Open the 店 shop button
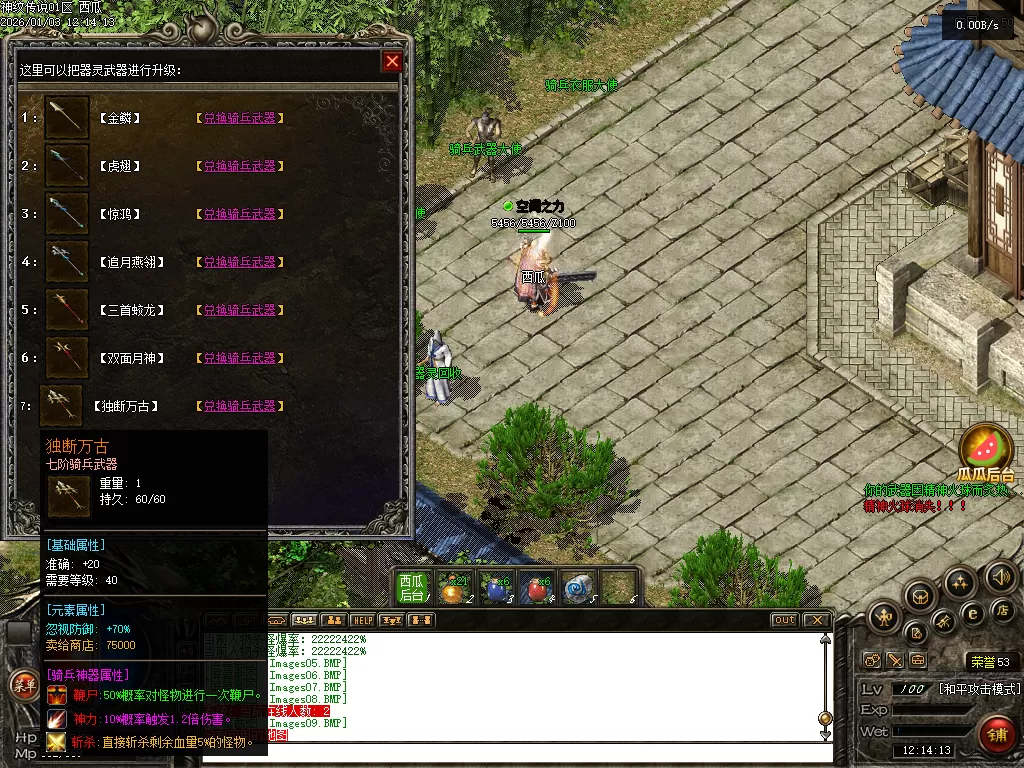The width and height of the screenshot is (1024, 768). click(1003, 609)
